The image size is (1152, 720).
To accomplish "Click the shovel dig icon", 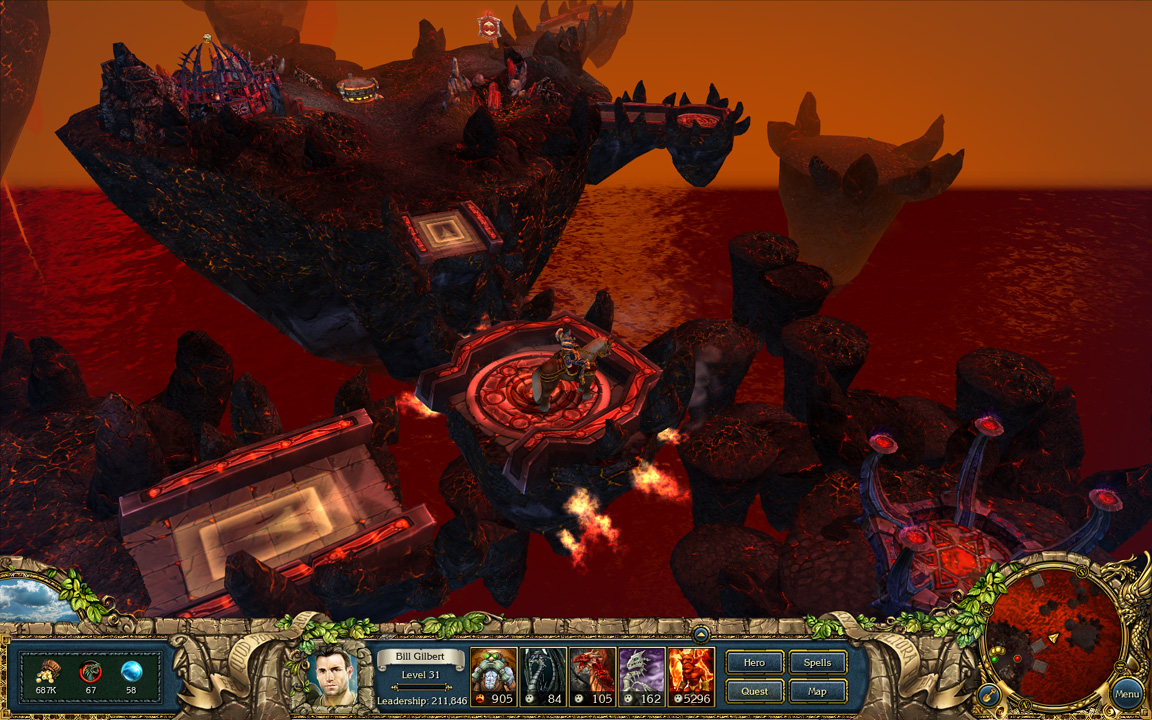I will (x=987, y=693).
